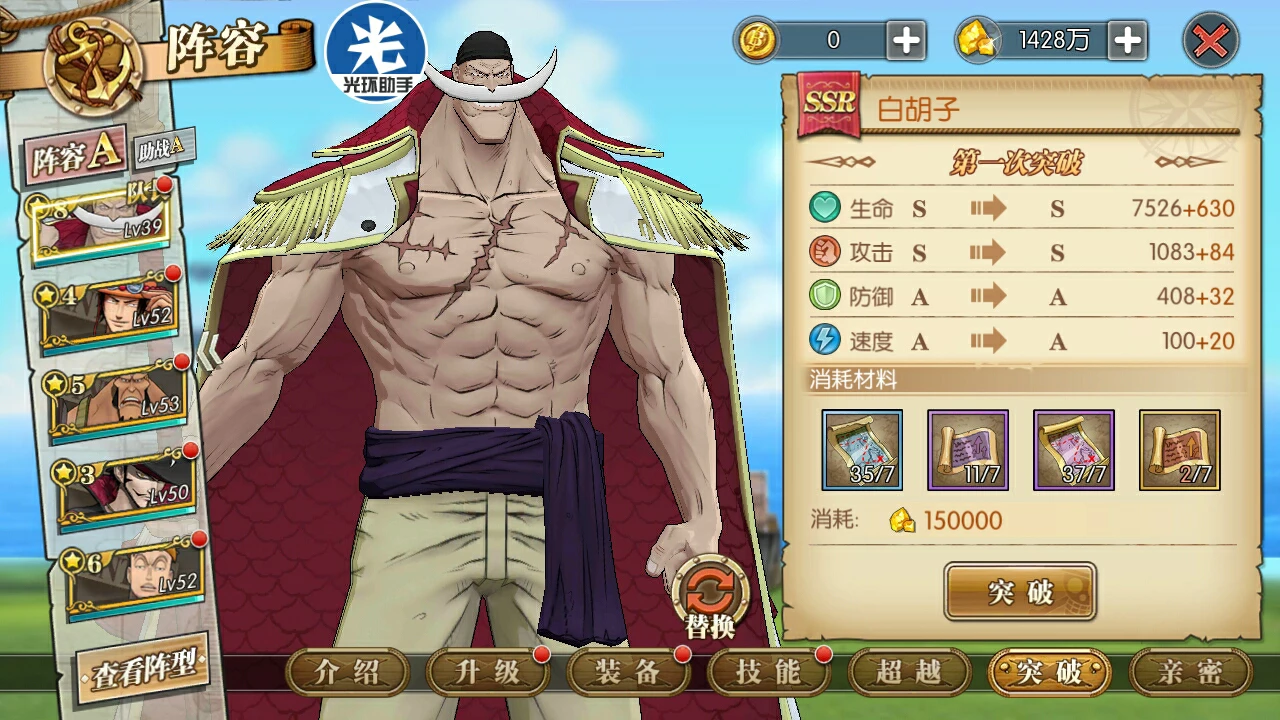Add gold coins with the plus button
This screenshot has width=1280, height=720.
906,41
